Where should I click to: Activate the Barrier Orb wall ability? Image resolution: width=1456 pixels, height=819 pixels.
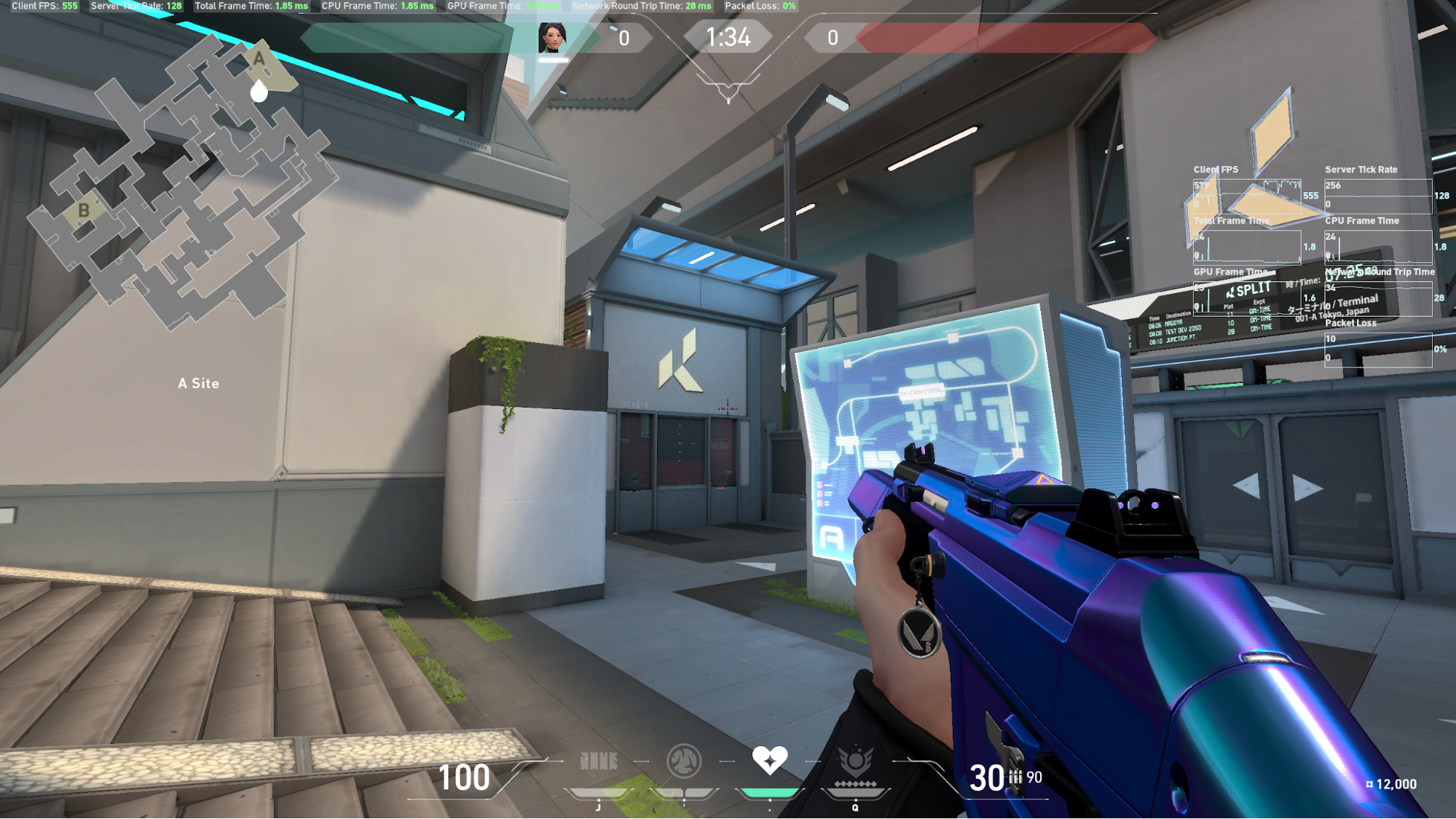599,761
